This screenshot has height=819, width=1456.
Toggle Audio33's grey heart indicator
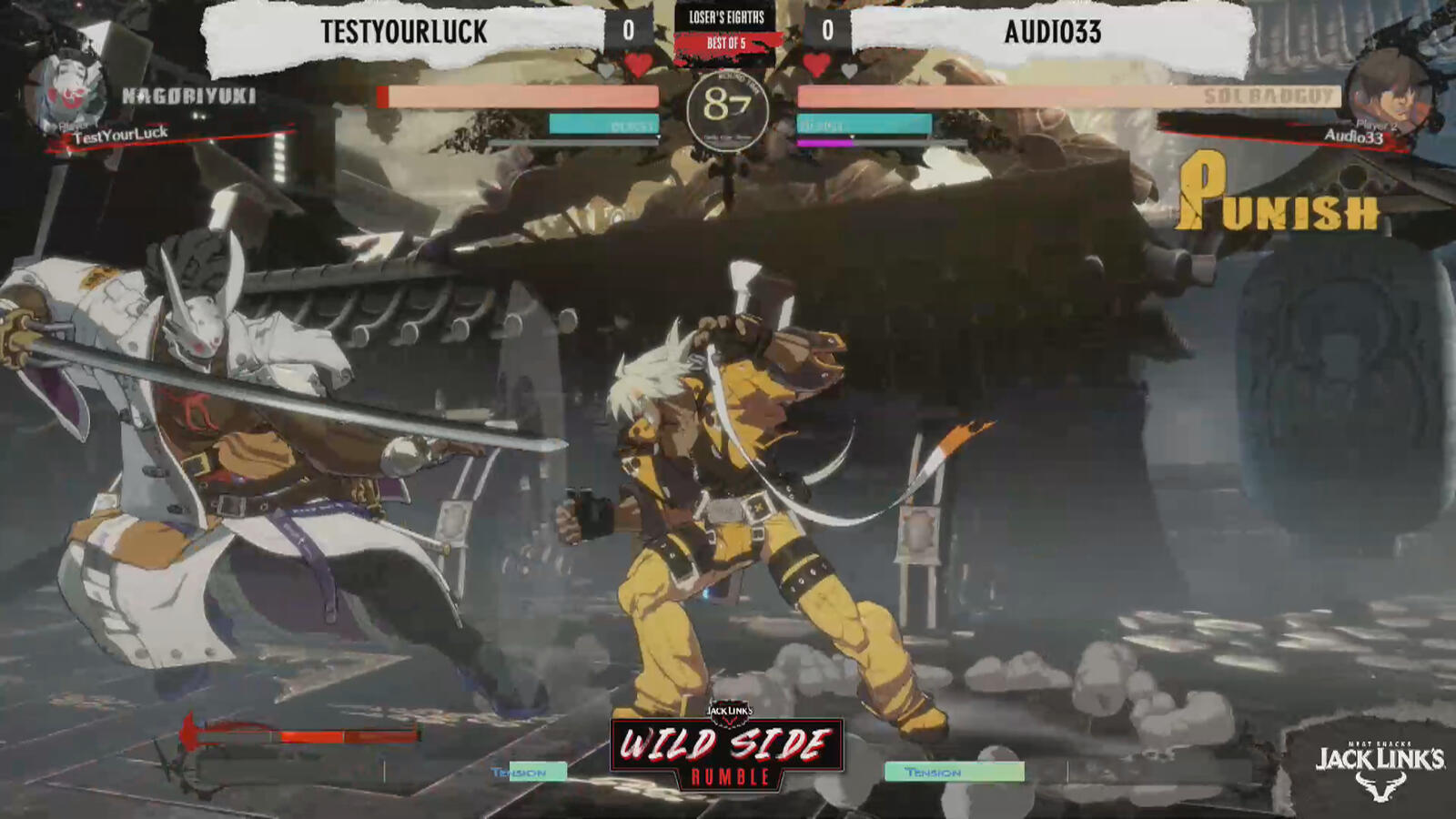tap(849, 67)
